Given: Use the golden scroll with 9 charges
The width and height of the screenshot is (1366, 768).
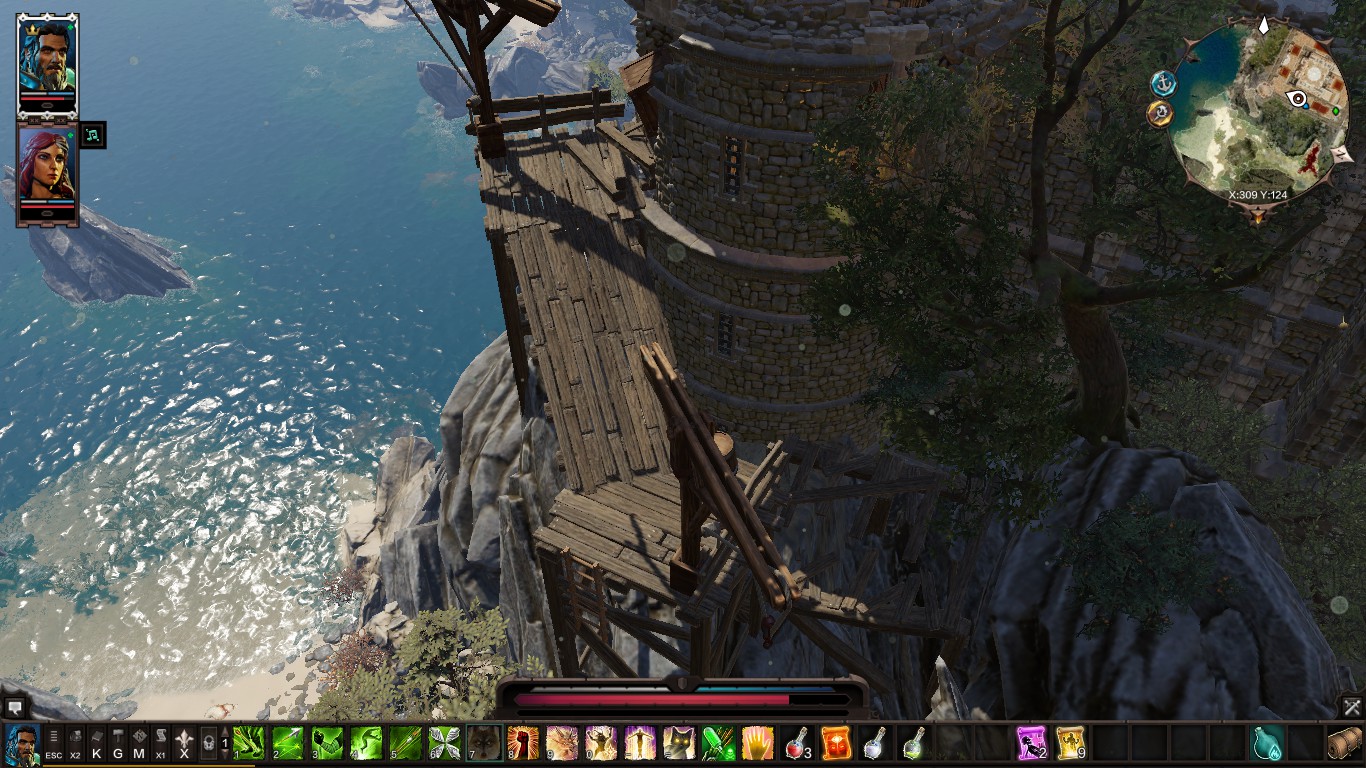Looking at the screenshot, I should [x=1071, y=743].
